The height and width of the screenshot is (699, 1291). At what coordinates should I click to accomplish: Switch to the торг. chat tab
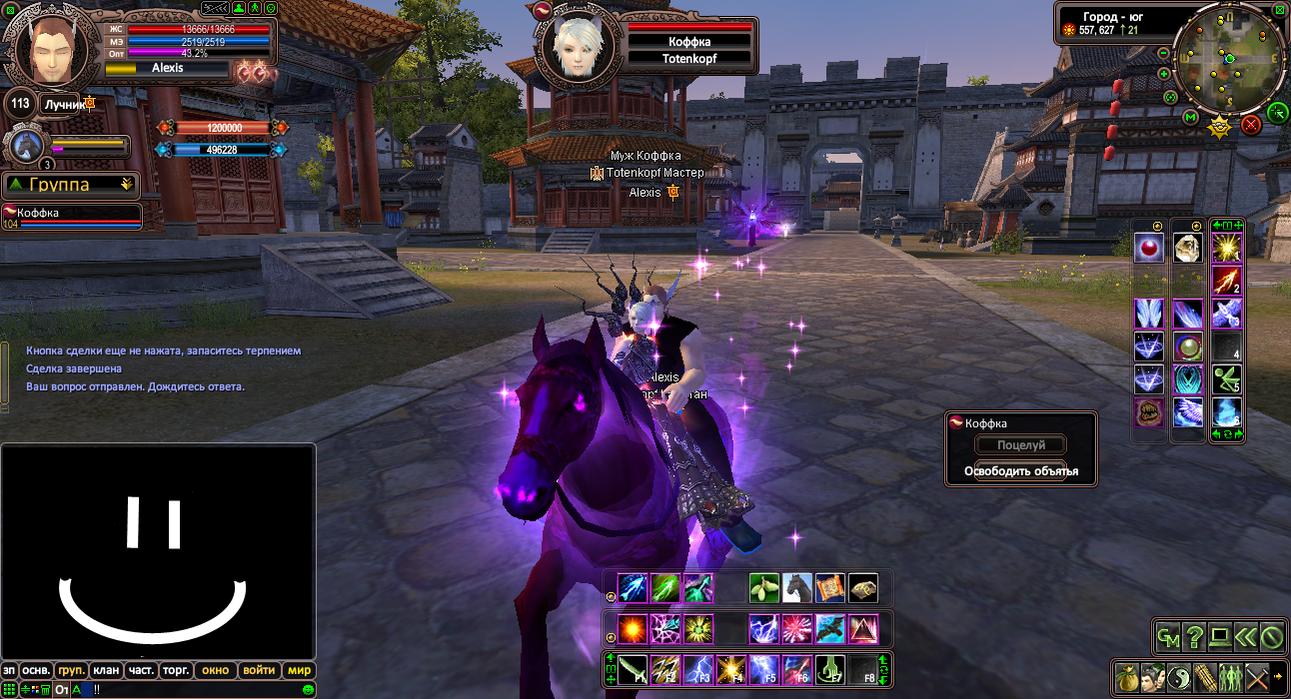point(176,670)
